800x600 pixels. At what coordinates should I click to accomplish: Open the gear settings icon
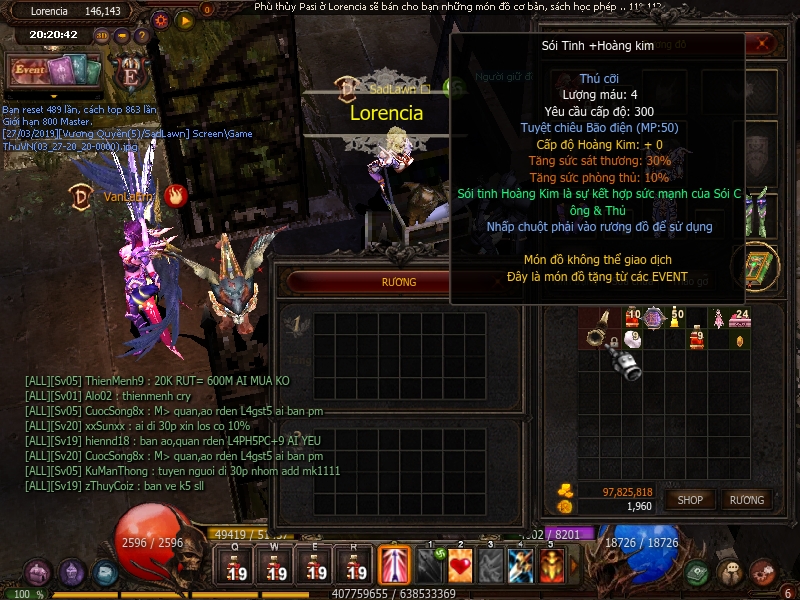click(x=162, y=19)
